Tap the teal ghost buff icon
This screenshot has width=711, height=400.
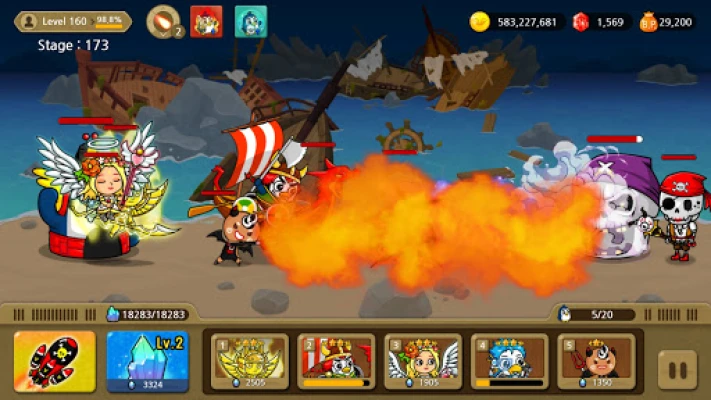point(250,21)
